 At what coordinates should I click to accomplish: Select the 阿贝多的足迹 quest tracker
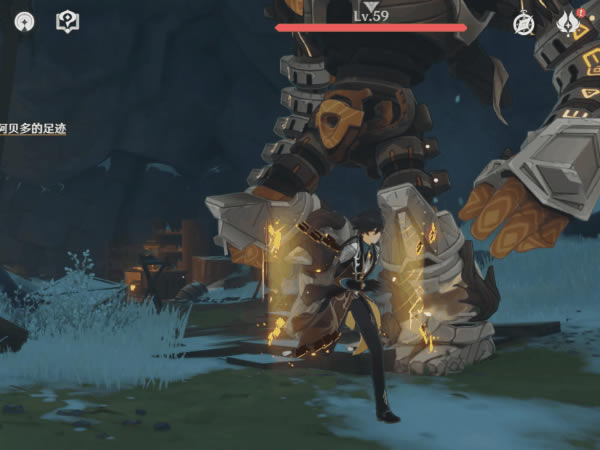[33, 129]
